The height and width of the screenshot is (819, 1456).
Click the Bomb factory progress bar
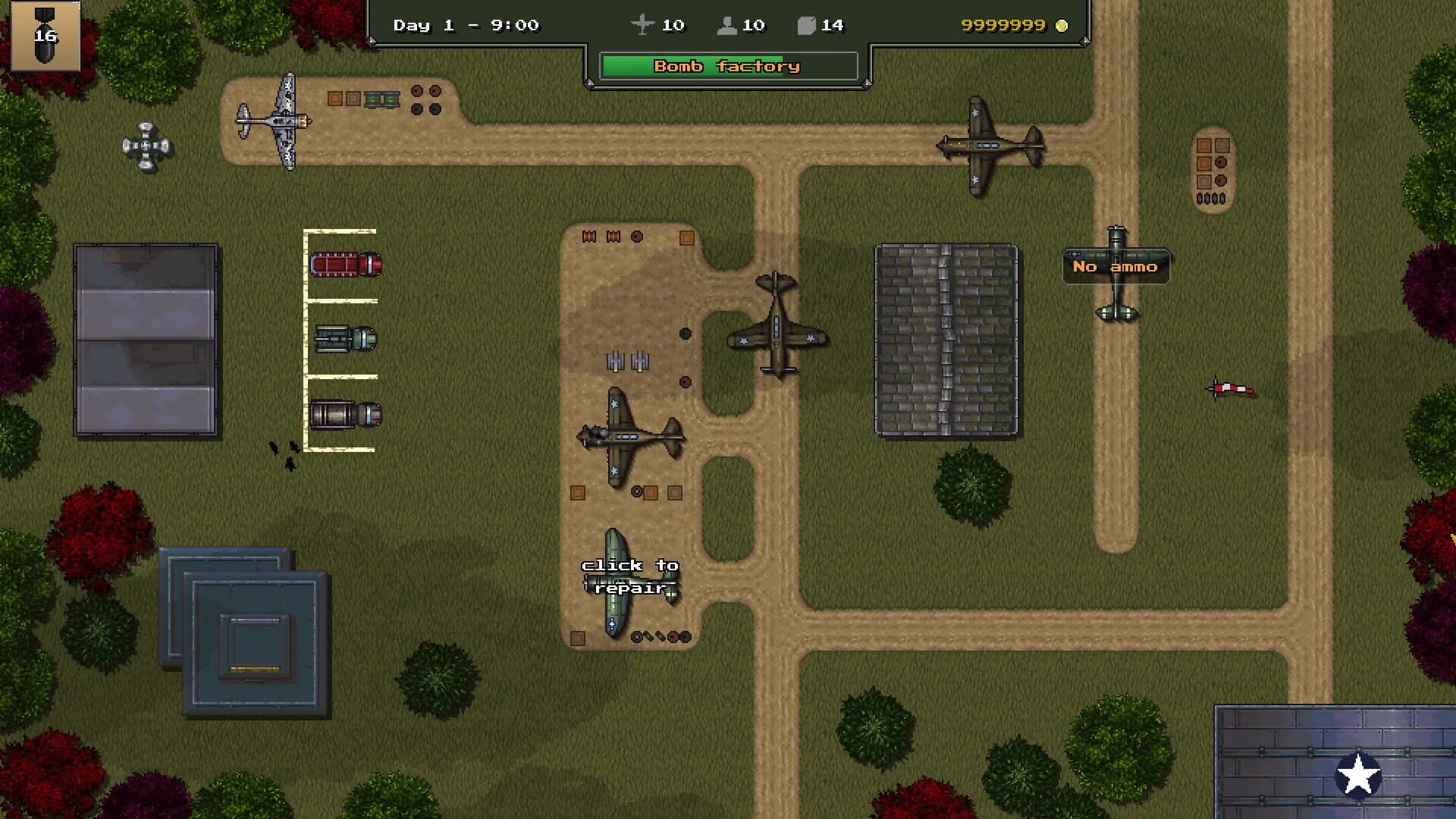pos(726,66)
